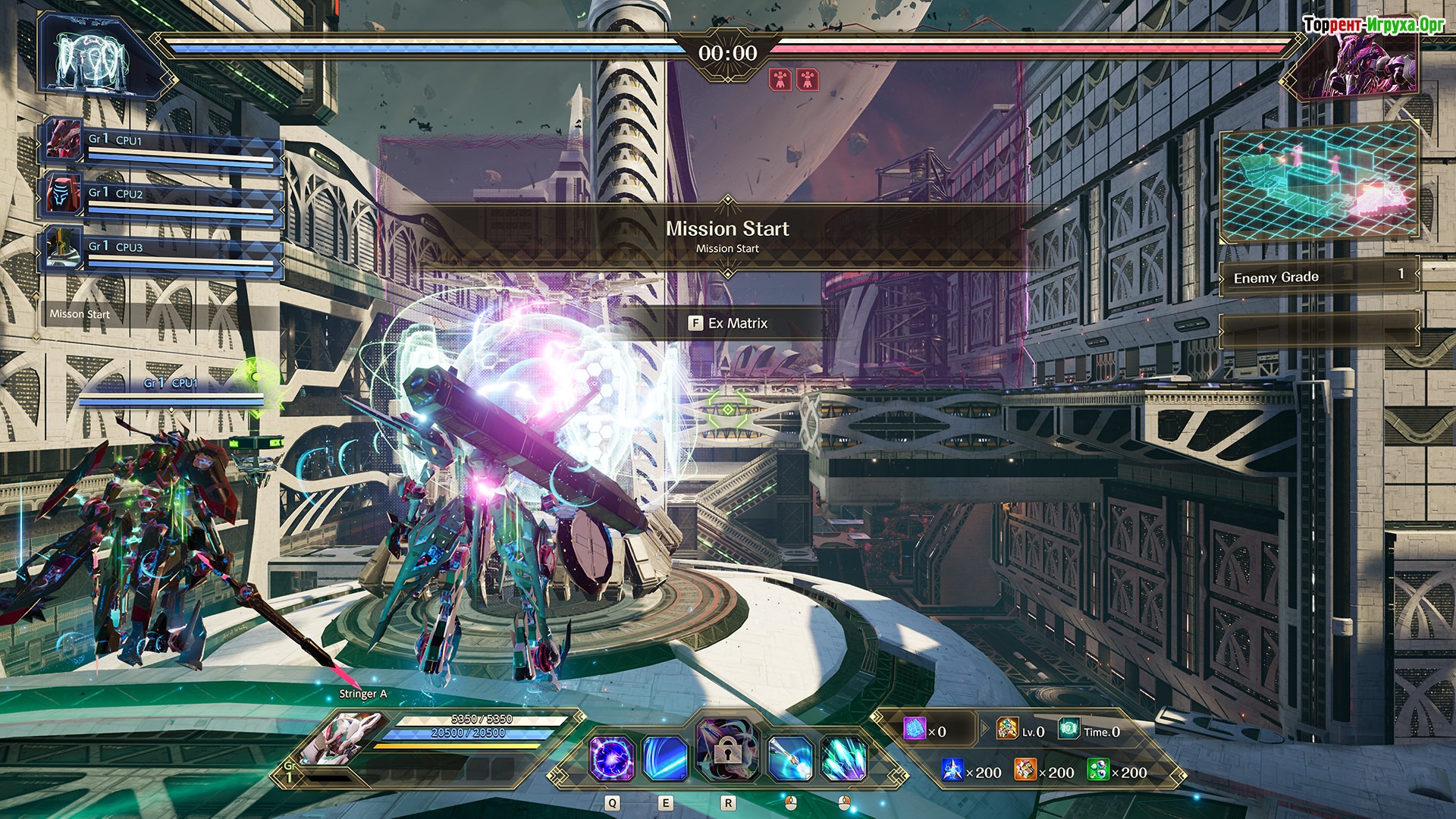The image size is (1456, 819).
Task: Select the blue star resource icon
Action: 952,770
